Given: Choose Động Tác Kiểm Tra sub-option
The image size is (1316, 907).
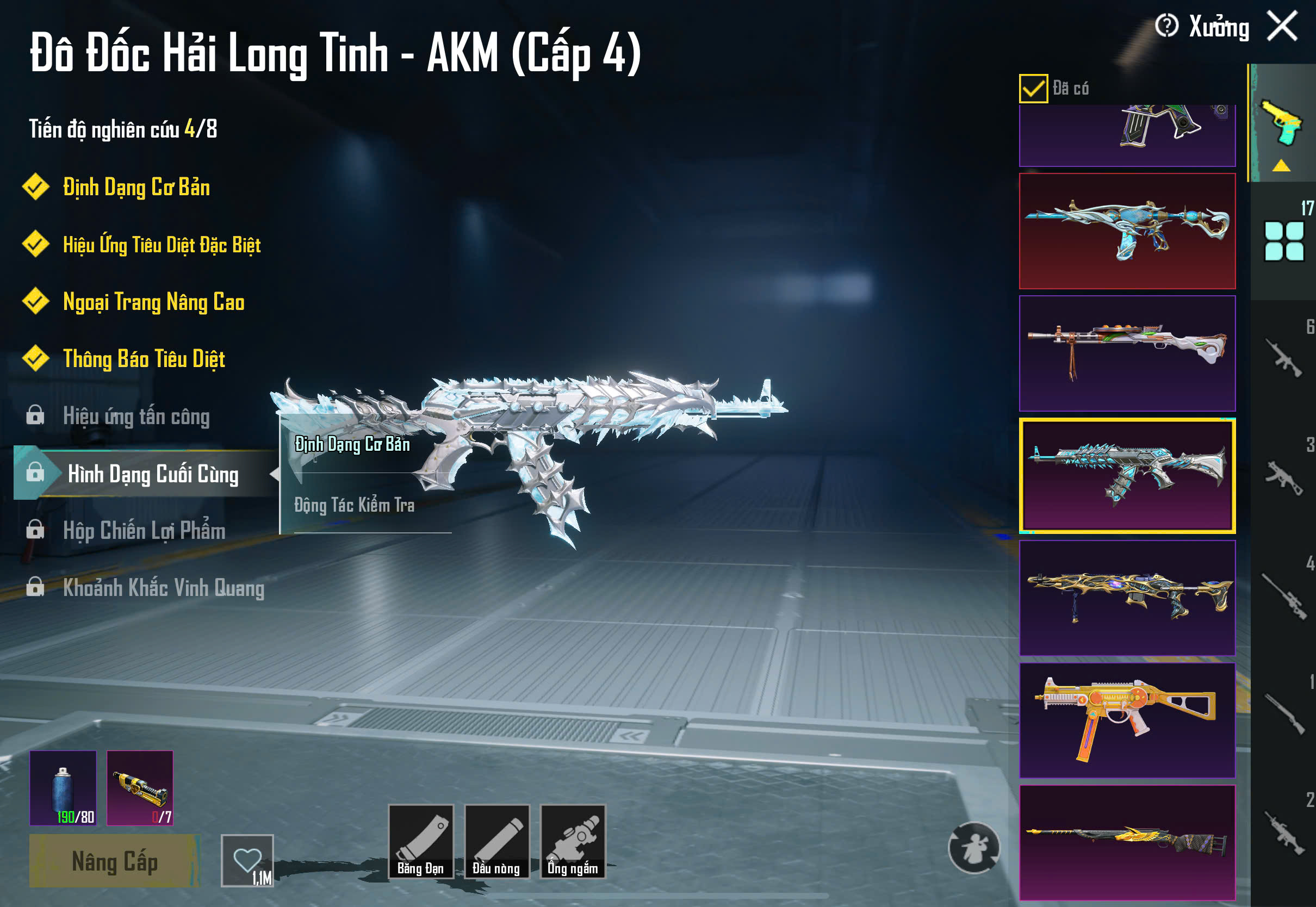Looking at the screenshot, I should pyautogui.click(x=355, y=505).
